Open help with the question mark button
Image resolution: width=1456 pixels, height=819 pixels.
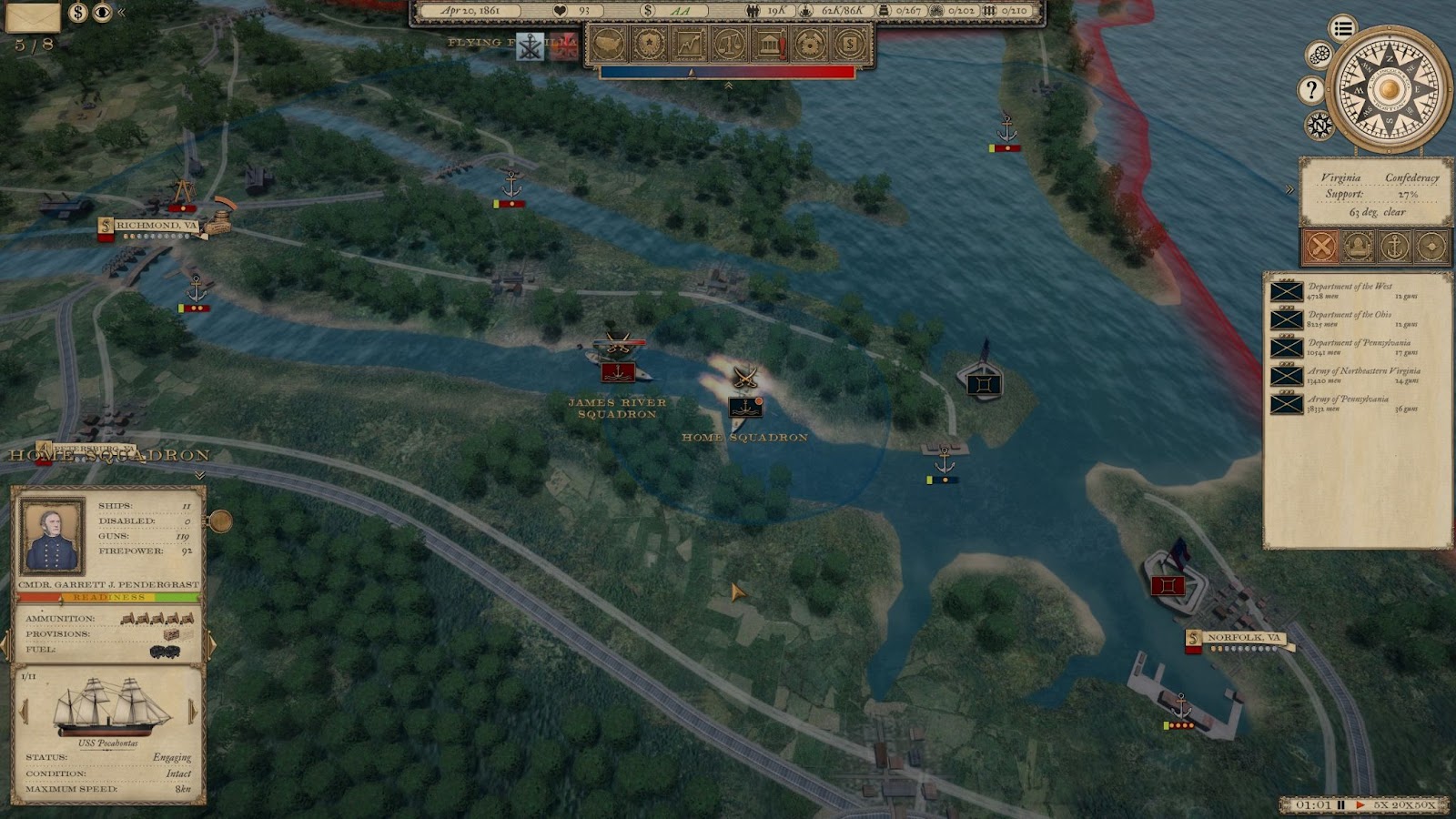click(x=1310, y=89)
